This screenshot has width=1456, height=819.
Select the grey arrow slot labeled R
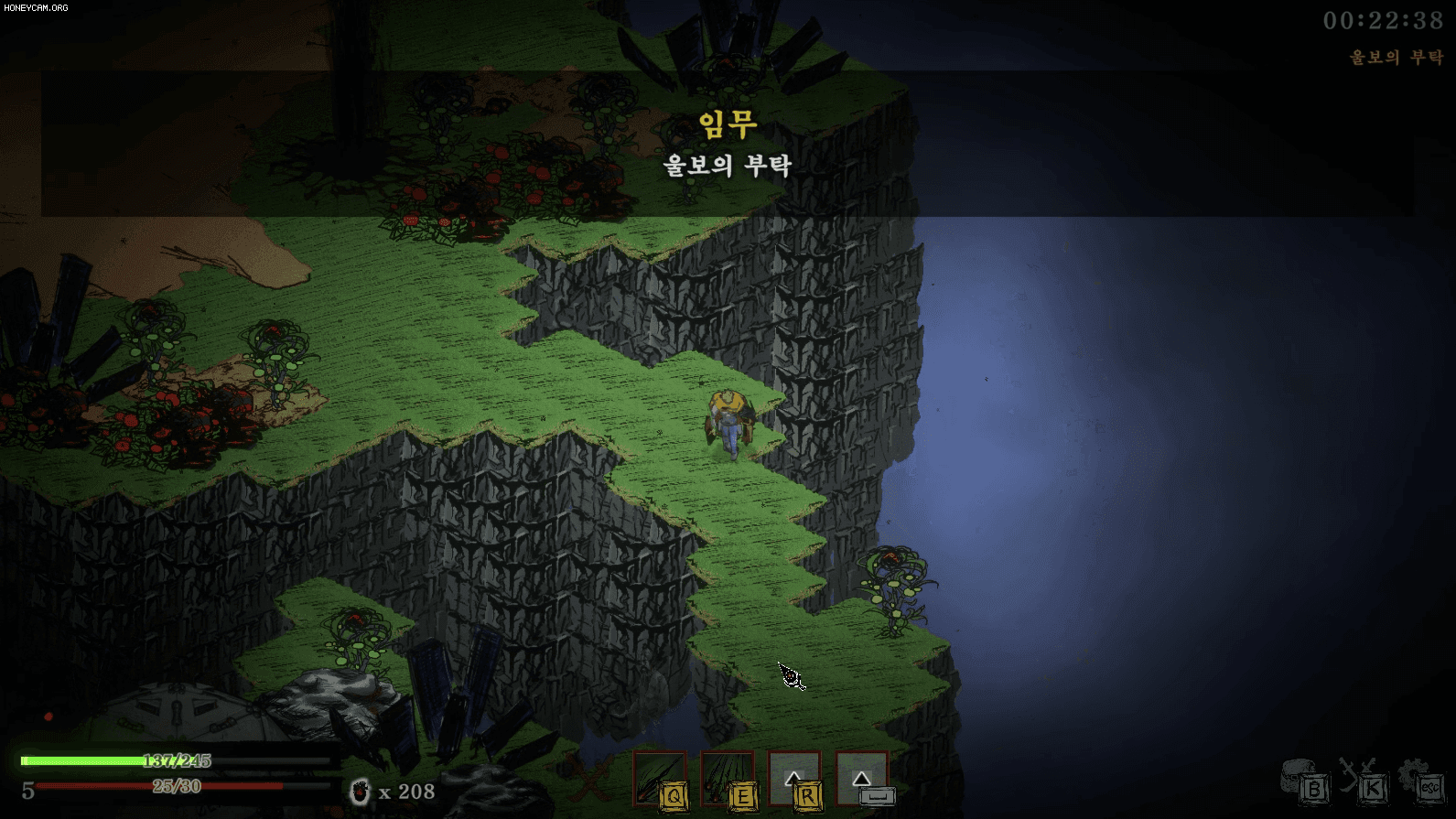coord(794,779)
